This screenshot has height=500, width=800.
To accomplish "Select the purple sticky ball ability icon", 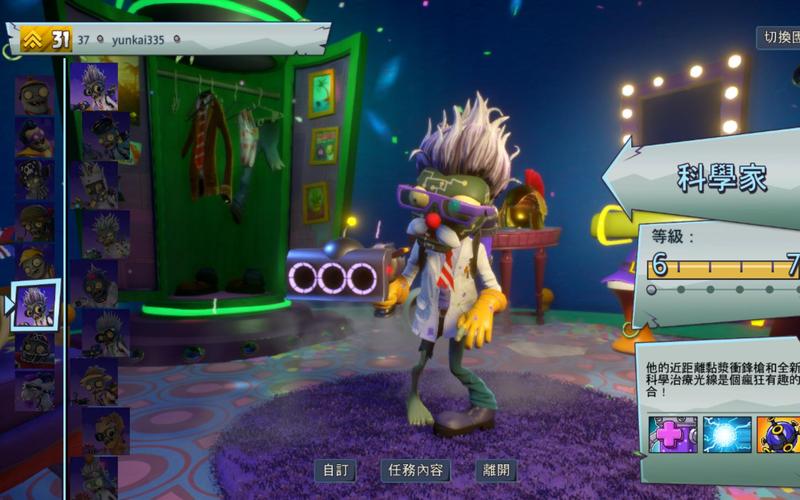I will coord(778,435).
